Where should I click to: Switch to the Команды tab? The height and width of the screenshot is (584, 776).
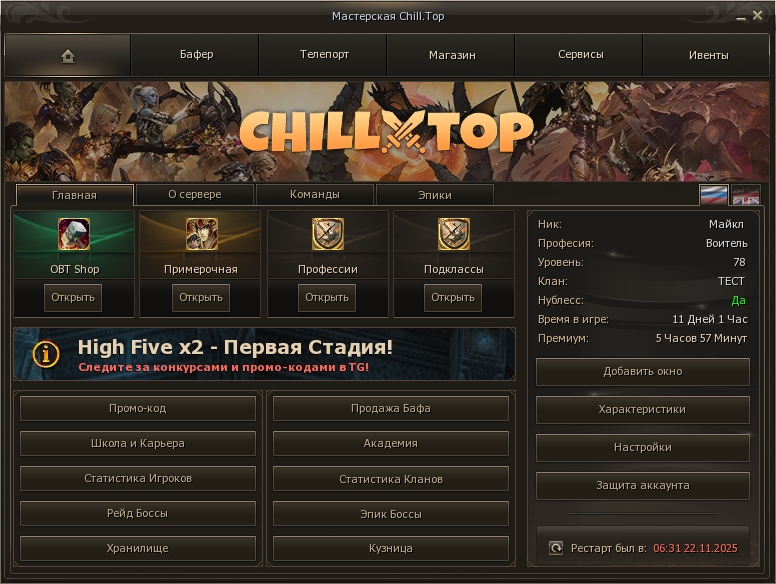click(315, 195)
